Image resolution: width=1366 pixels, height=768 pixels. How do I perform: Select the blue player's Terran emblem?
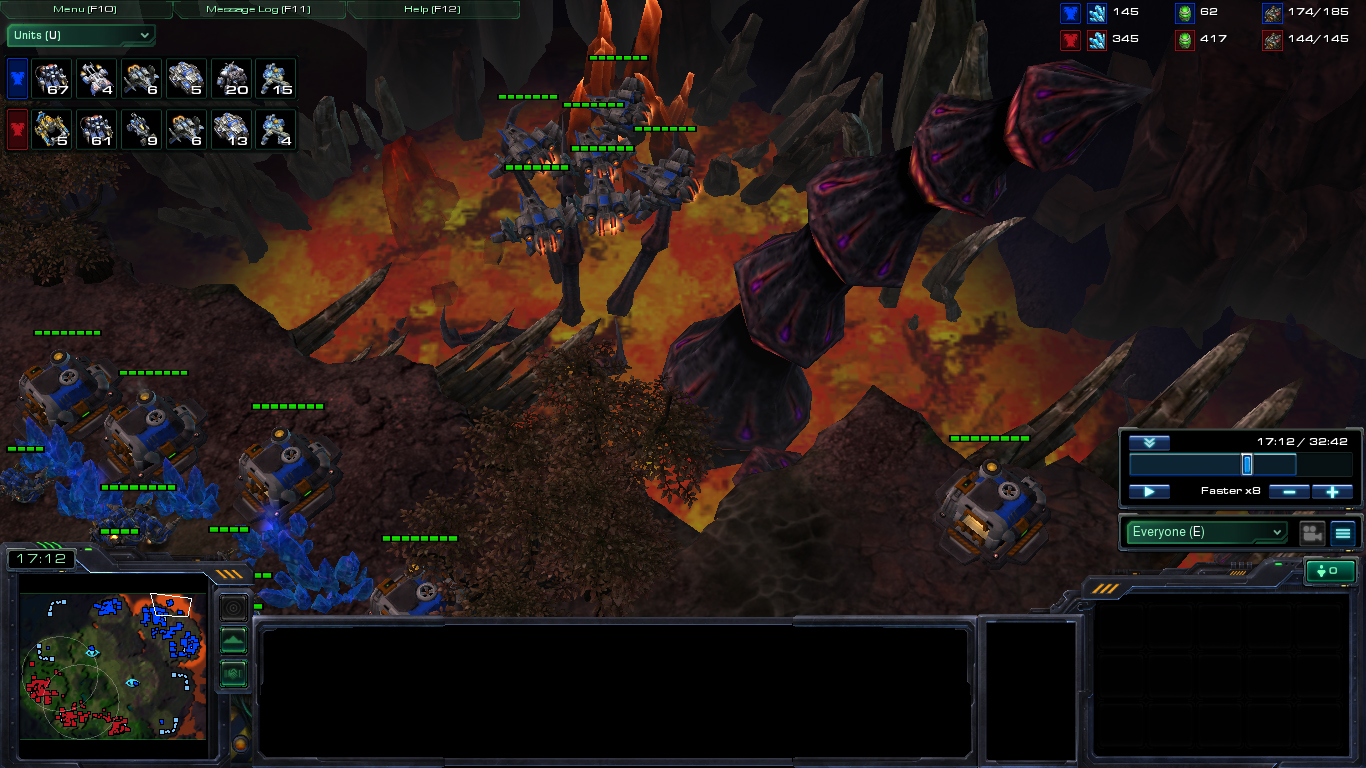point(18,78)
